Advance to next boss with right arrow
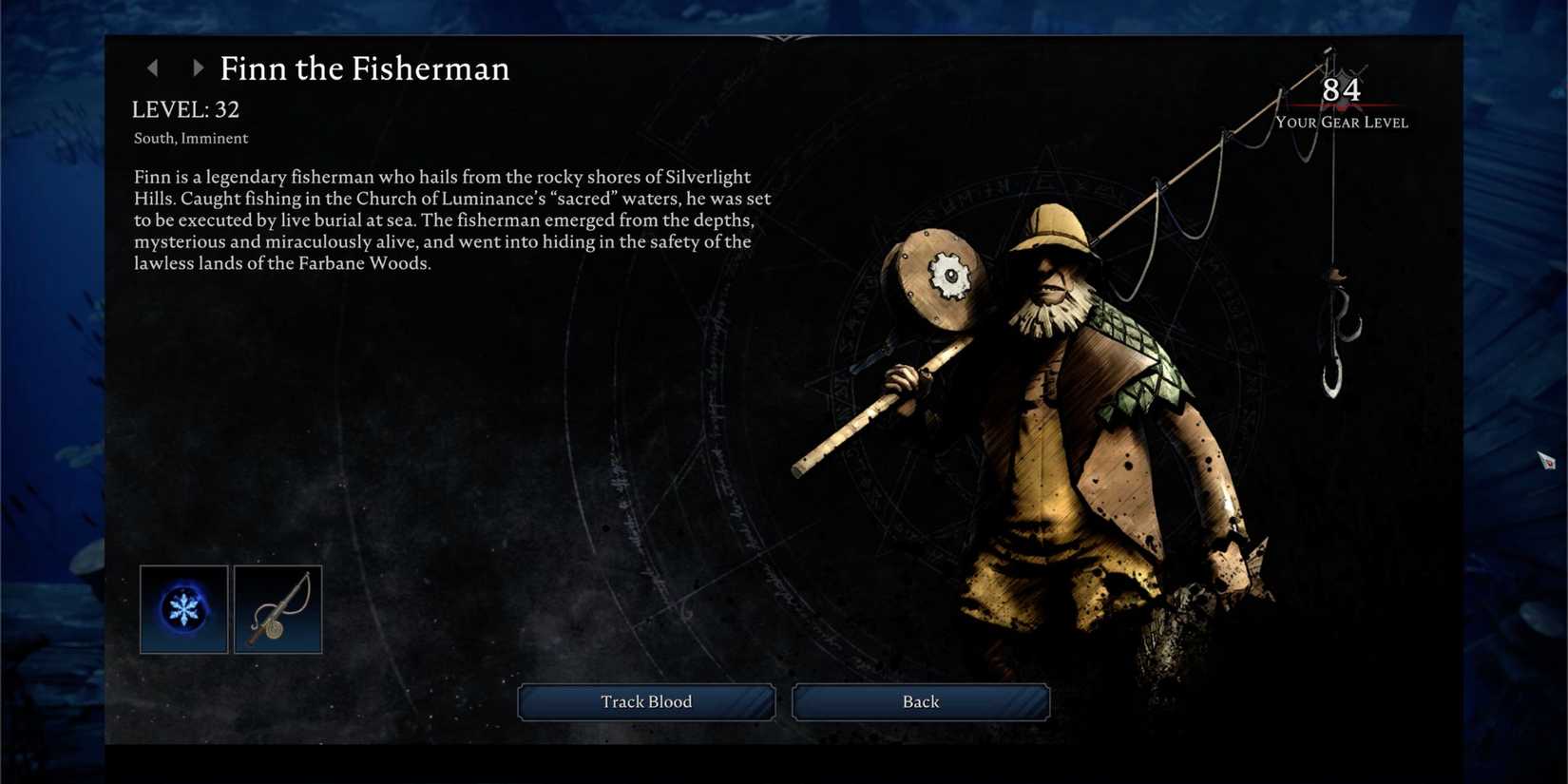Viewport: 1568px width, 784px height. pos(198,67)
